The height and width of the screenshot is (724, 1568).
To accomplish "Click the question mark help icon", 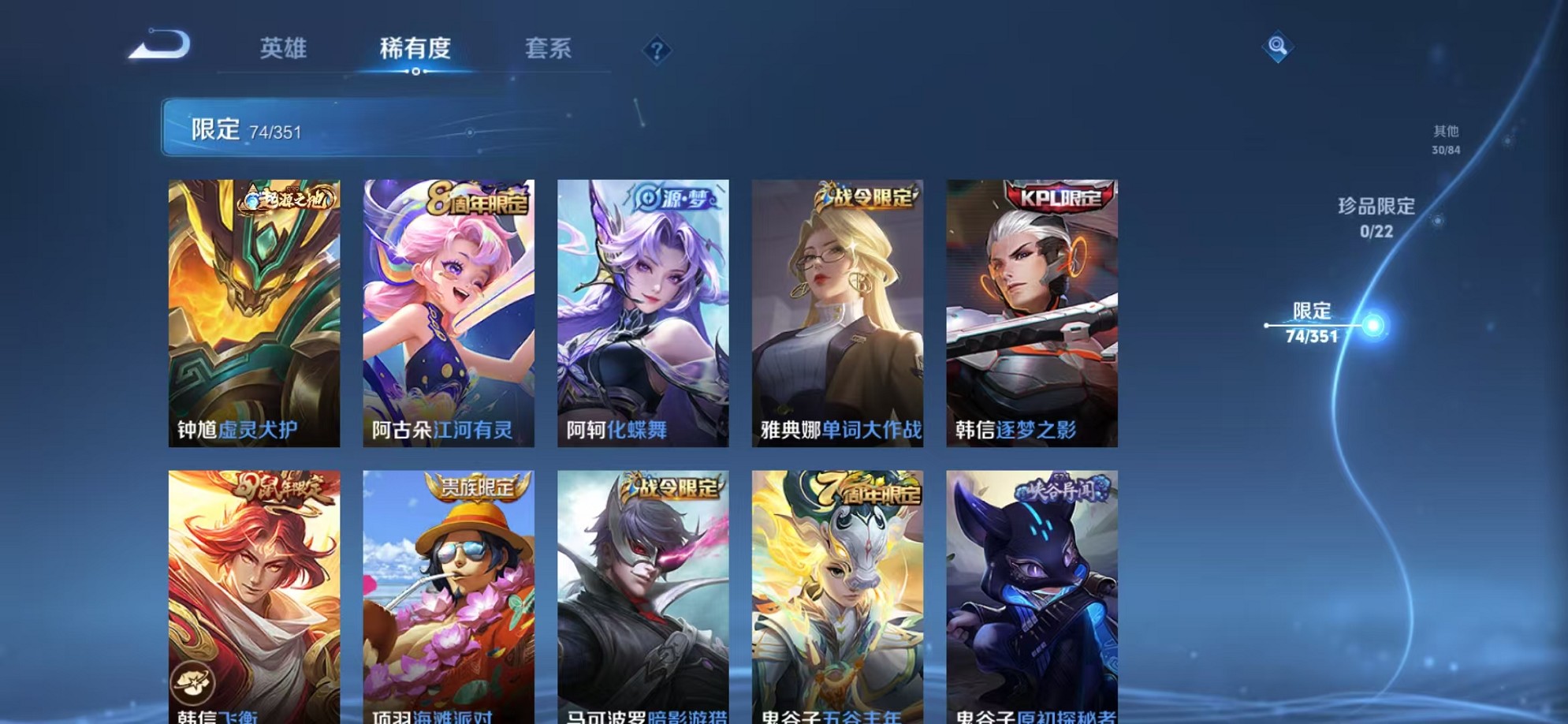I will pos(657,50).
